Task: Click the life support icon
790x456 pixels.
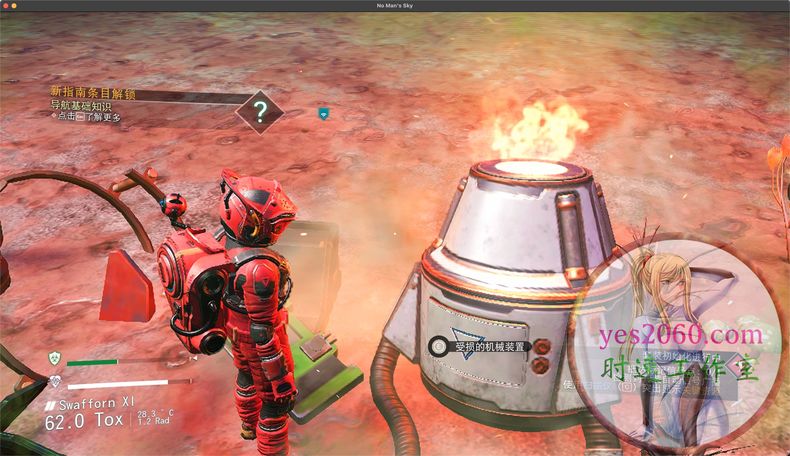Action: click(55, 381)
